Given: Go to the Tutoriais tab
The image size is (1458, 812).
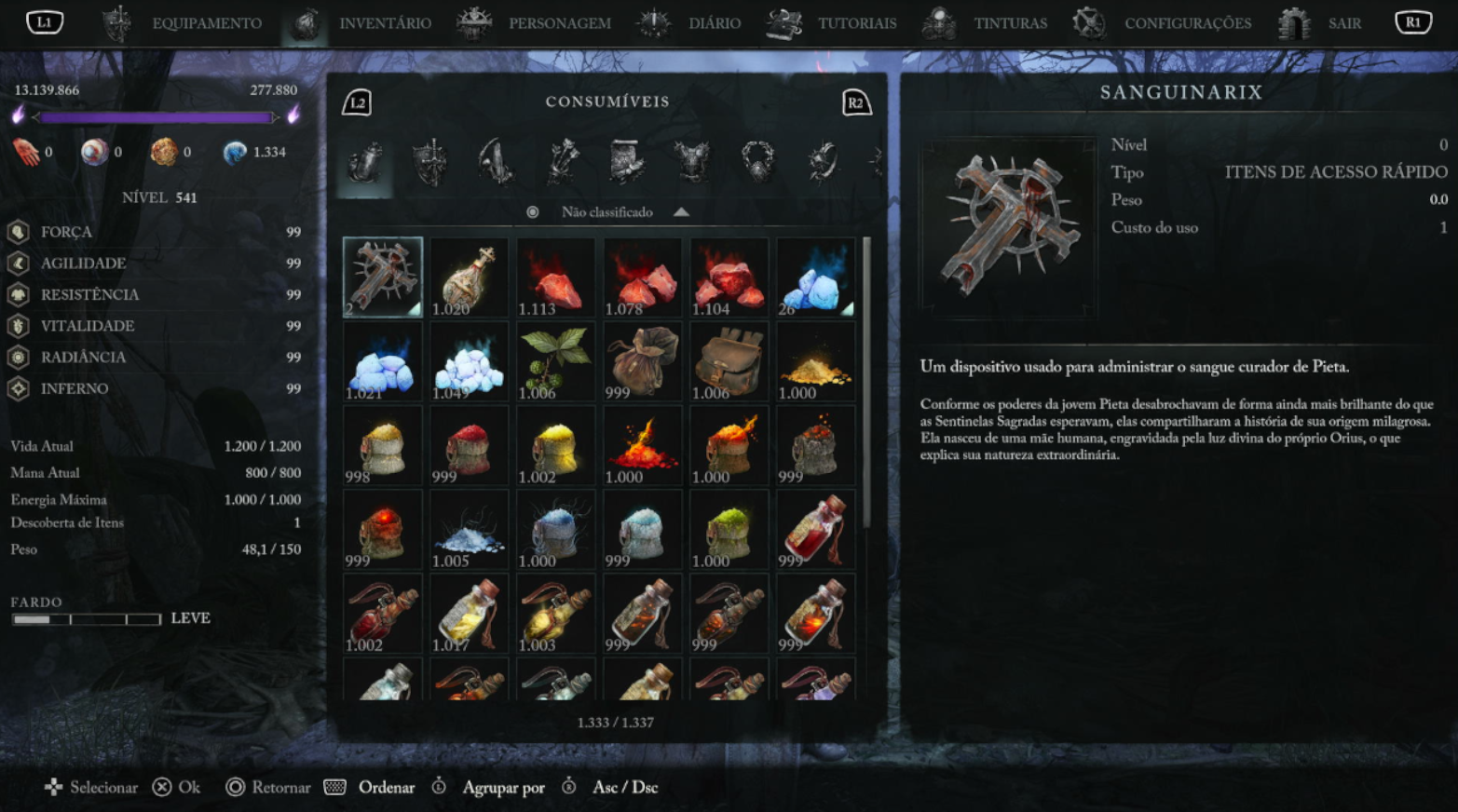Looking at the screenshot, I should point(856,23).
